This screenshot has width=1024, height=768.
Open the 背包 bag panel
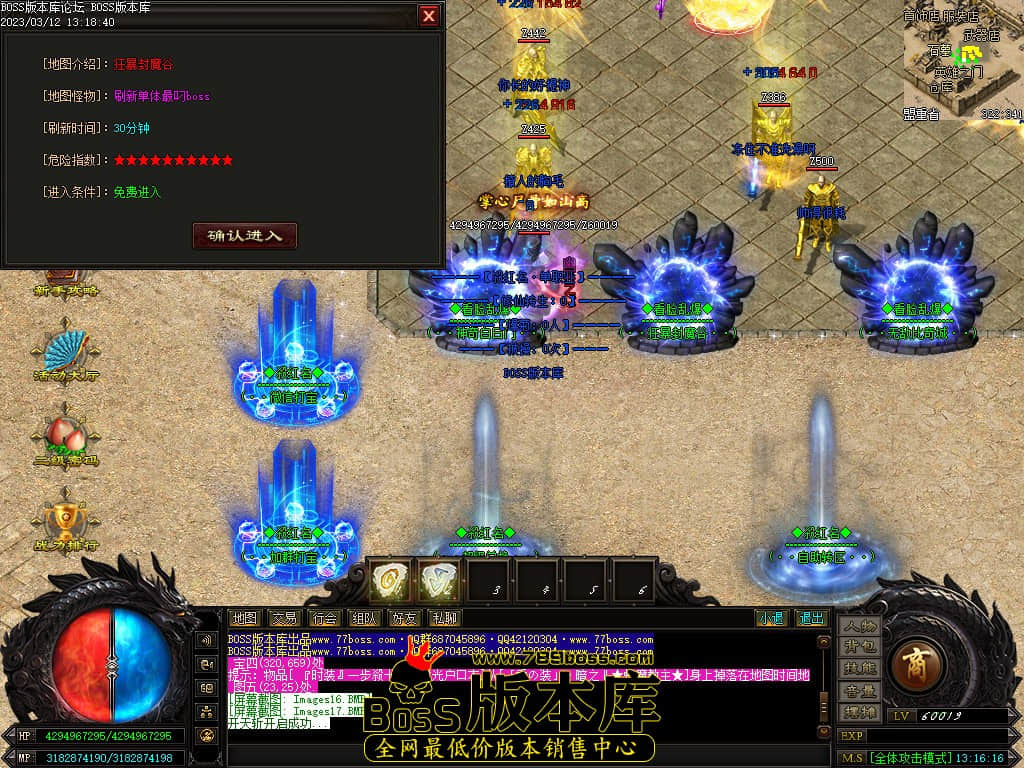click(859, 647)
